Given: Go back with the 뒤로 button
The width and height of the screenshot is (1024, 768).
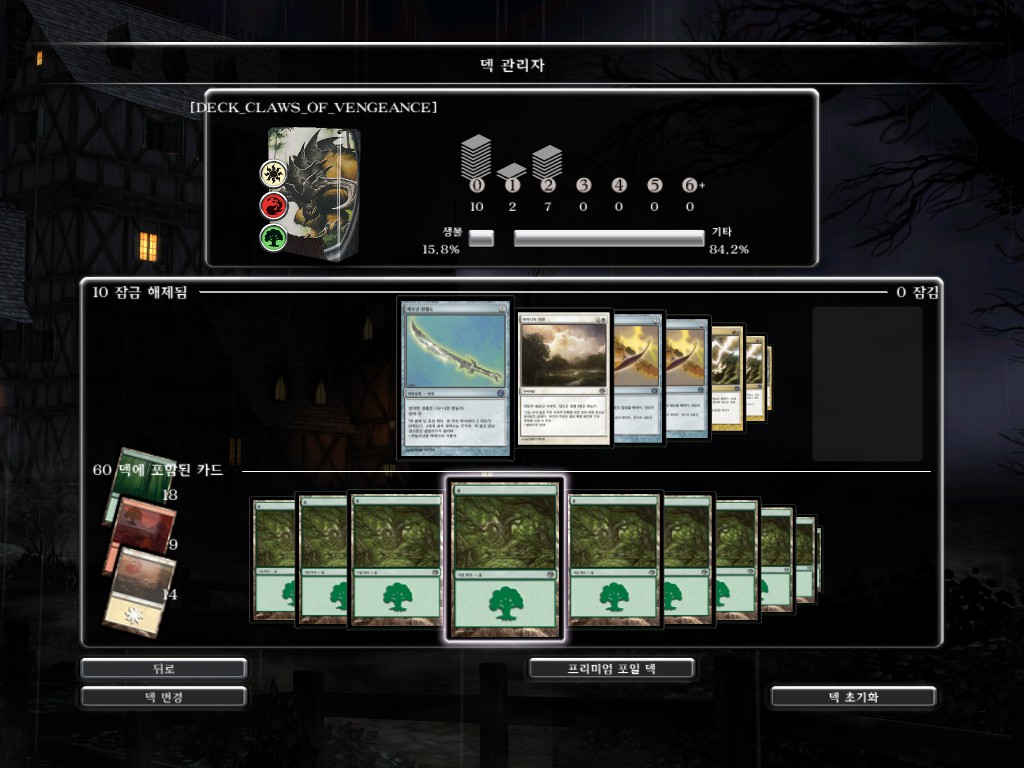Looking at the screenshot, I should (x=164, y=668).
